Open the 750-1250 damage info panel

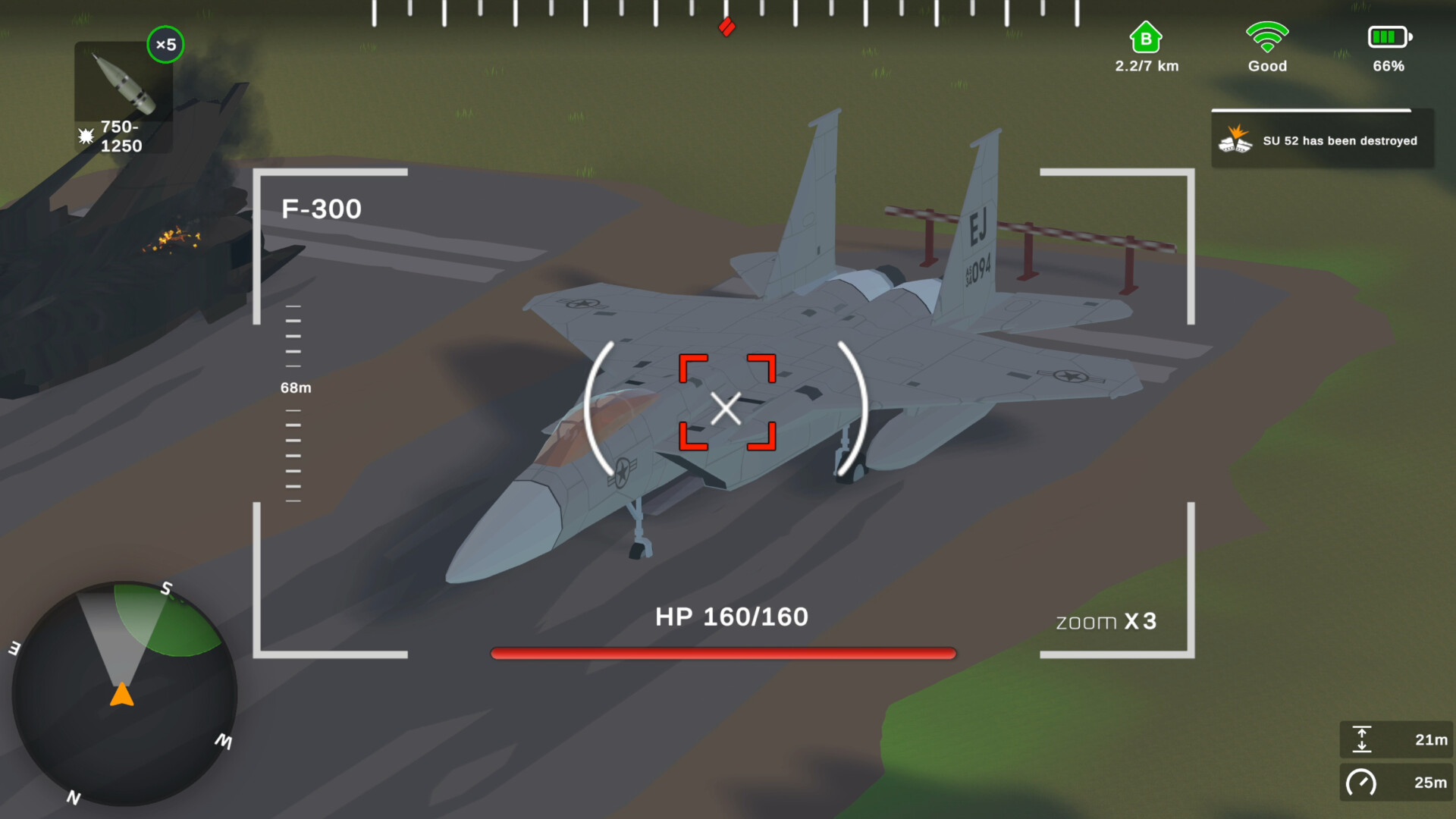120,136
